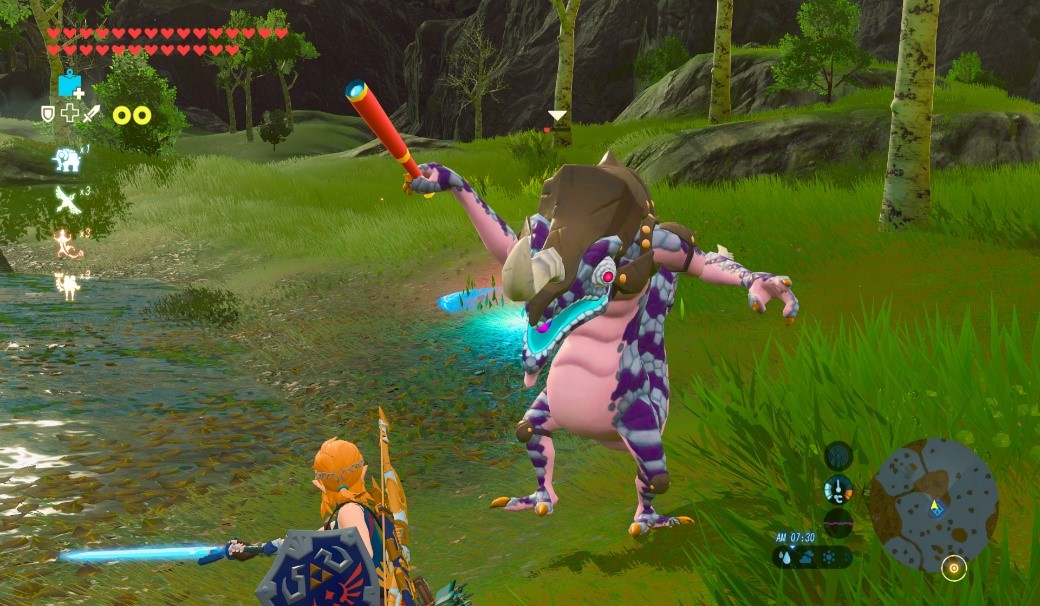
Task: Select the orange flame-tailed champion ability icon
Action: pos(68,245)
